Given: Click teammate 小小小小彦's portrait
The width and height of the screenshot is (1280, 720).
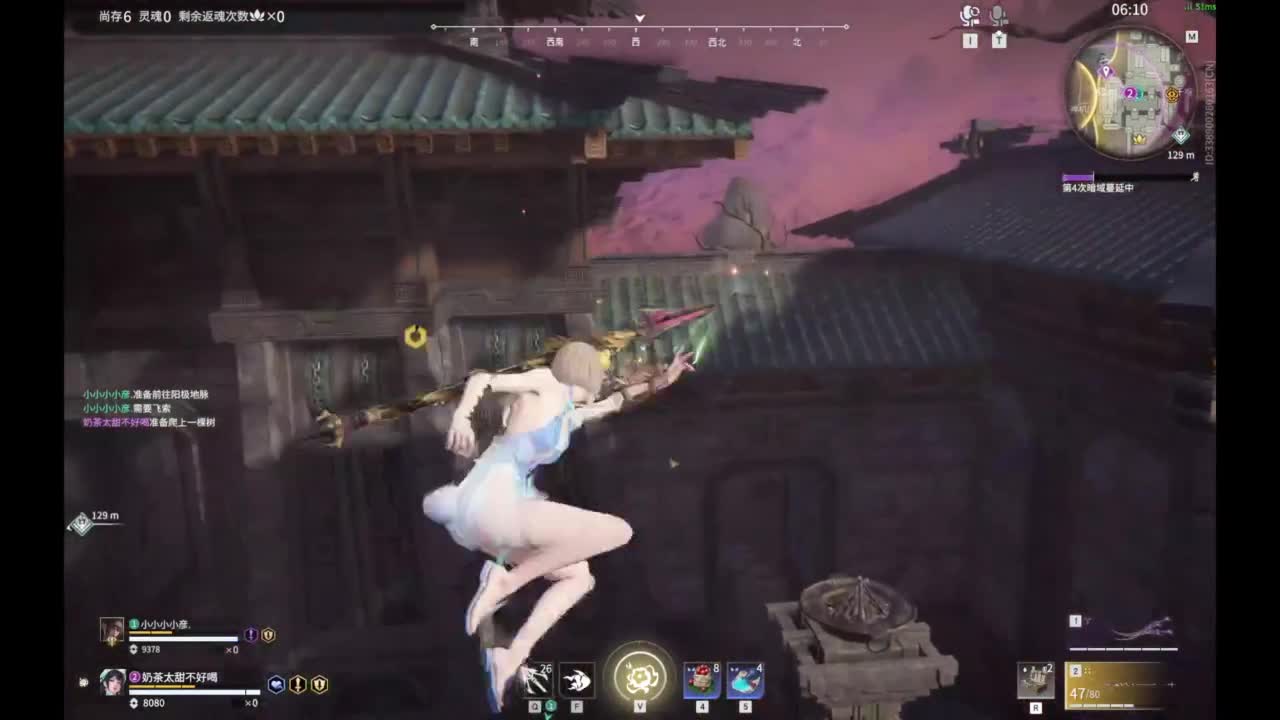Looking at the screenshot, I should (113, 630).
